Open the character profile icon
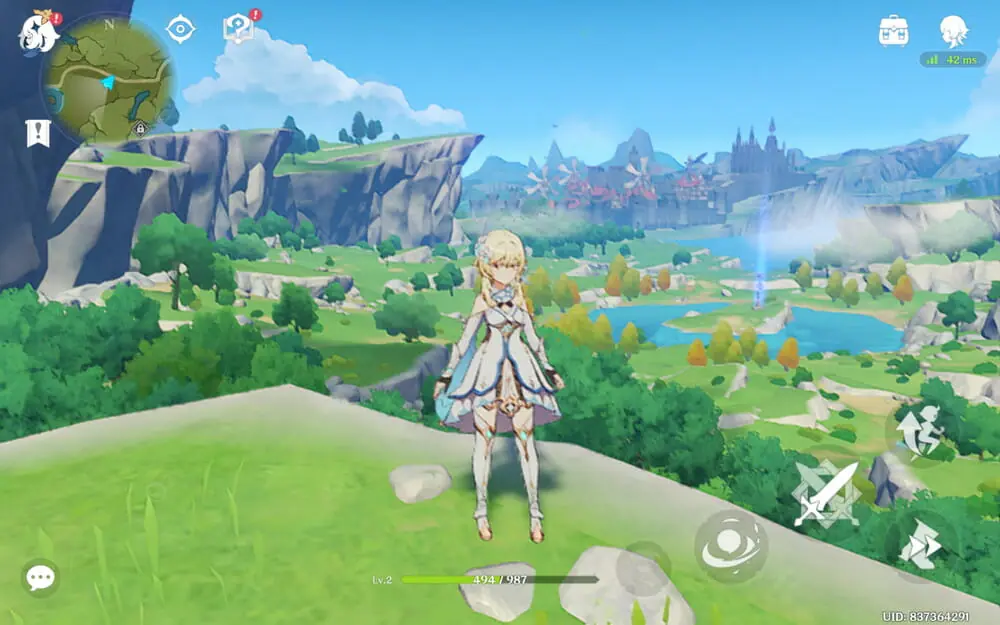This screenshot has width=1000, height=625. point(953,30)
